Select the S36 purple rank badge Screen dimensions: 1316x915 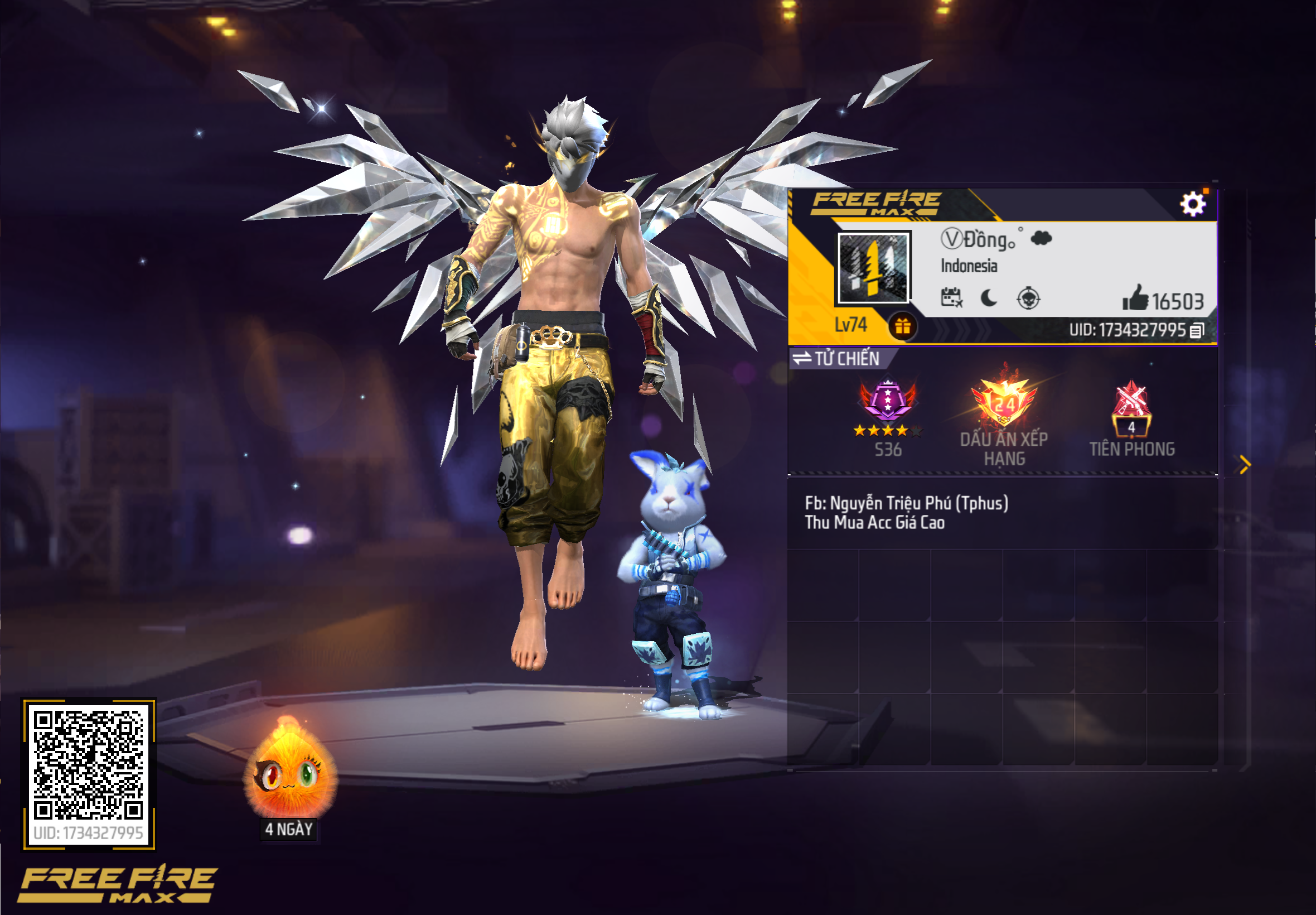[x=886, y=401]
